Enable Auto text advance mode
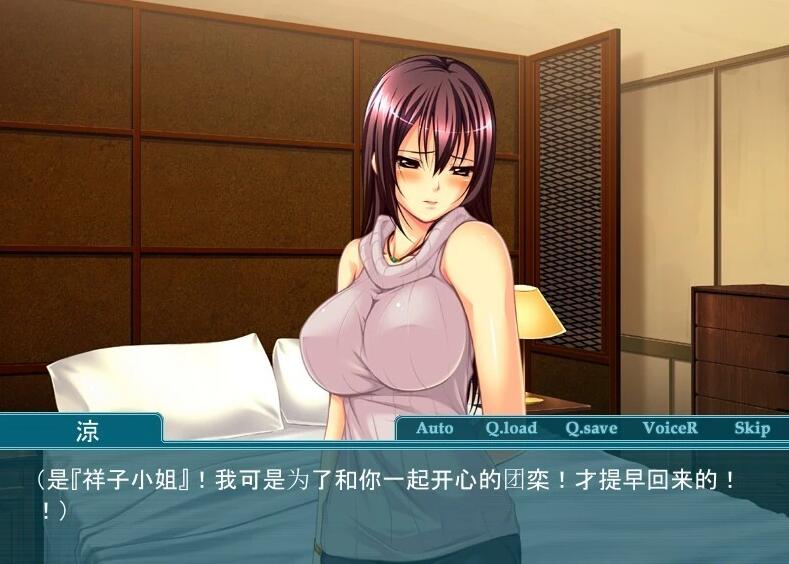Image resolution: width=789 pixels, height=564 pixels. pyautogui.click(x=434, y=428)
